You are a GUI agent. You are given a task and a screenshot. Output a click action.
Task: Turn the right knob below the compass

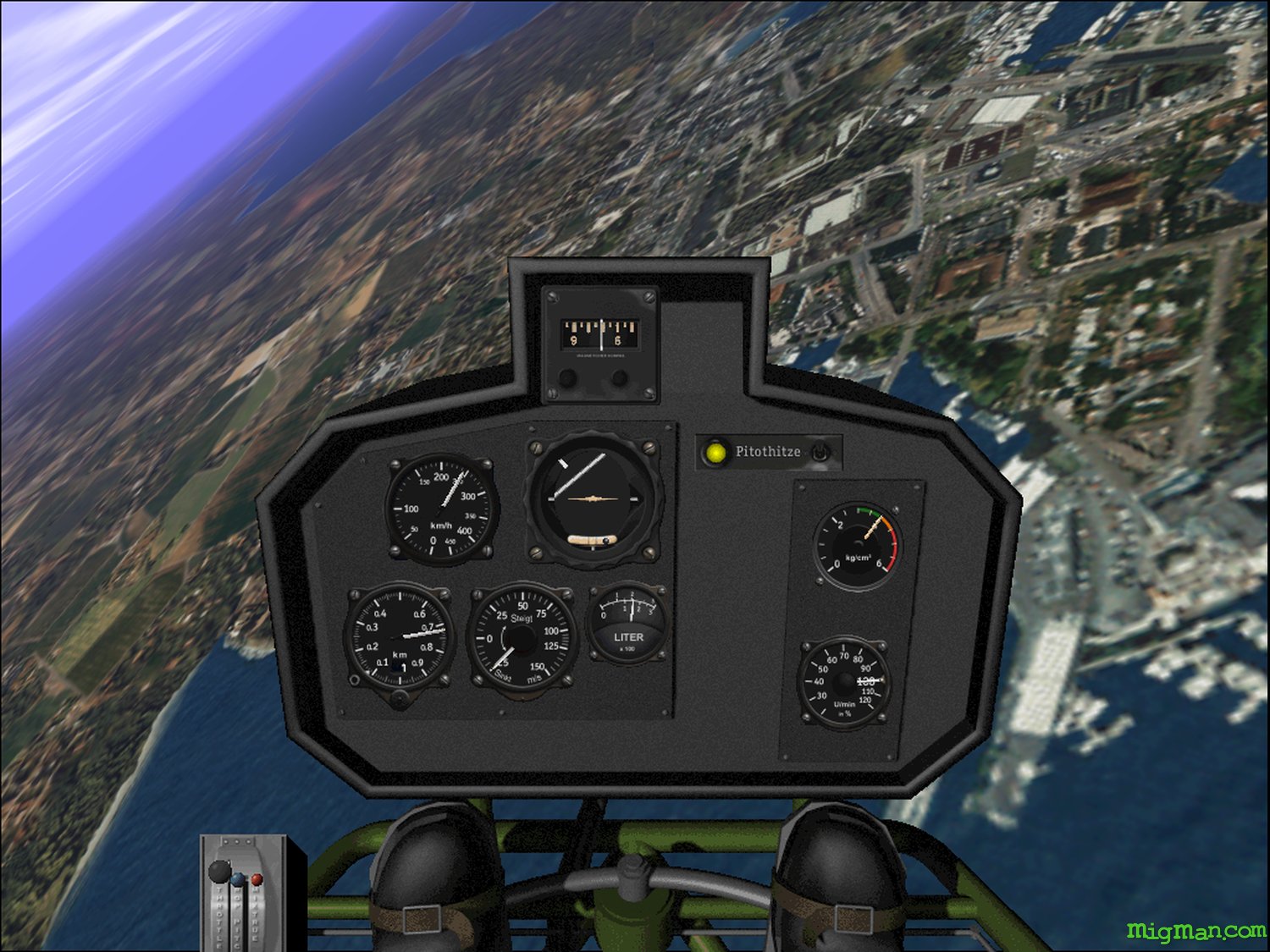pos(621,378)
